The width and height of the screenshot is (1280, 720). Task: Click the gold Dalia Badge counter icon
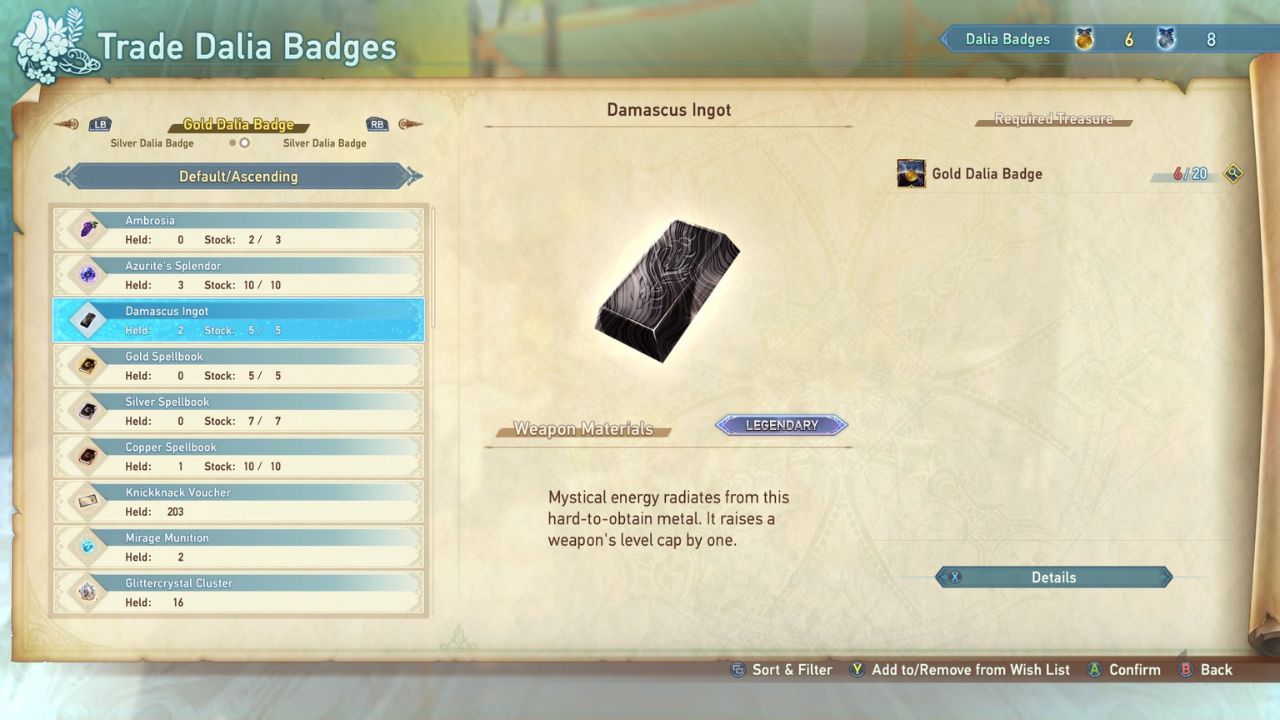(x=1086, y=39)
